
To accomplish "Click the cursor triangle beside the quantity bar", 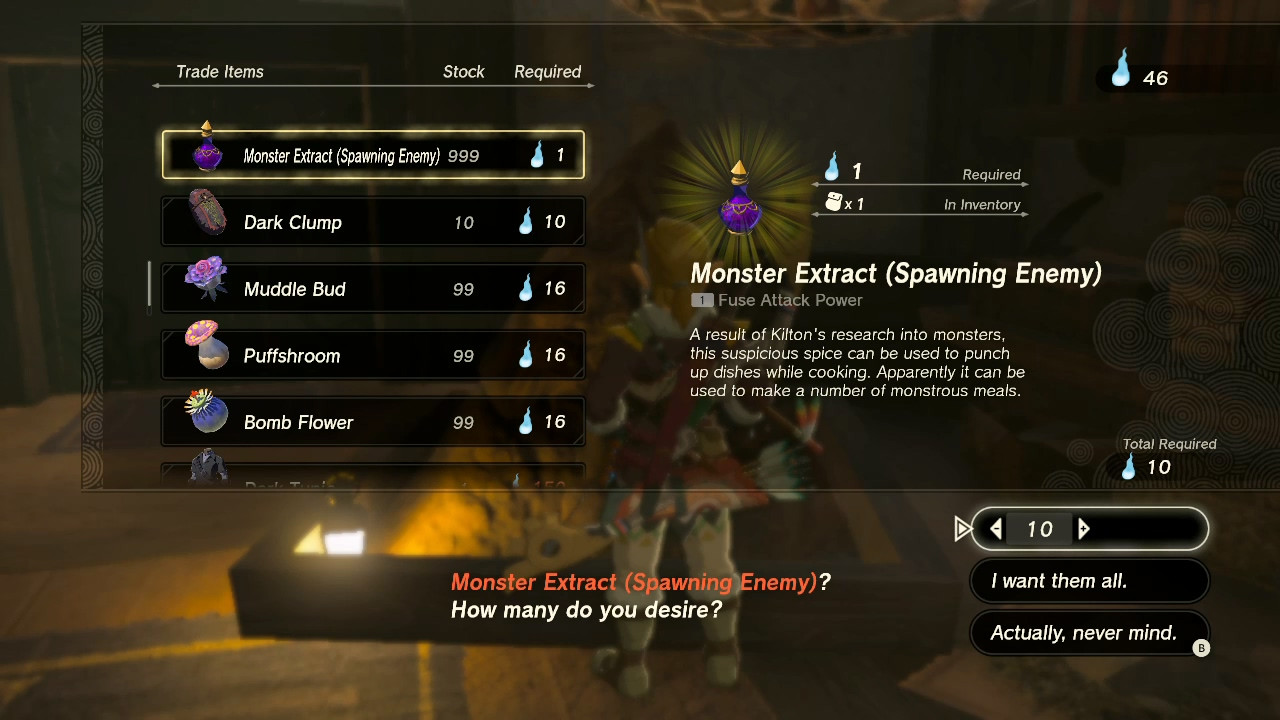I will click(x=963, y=529).
